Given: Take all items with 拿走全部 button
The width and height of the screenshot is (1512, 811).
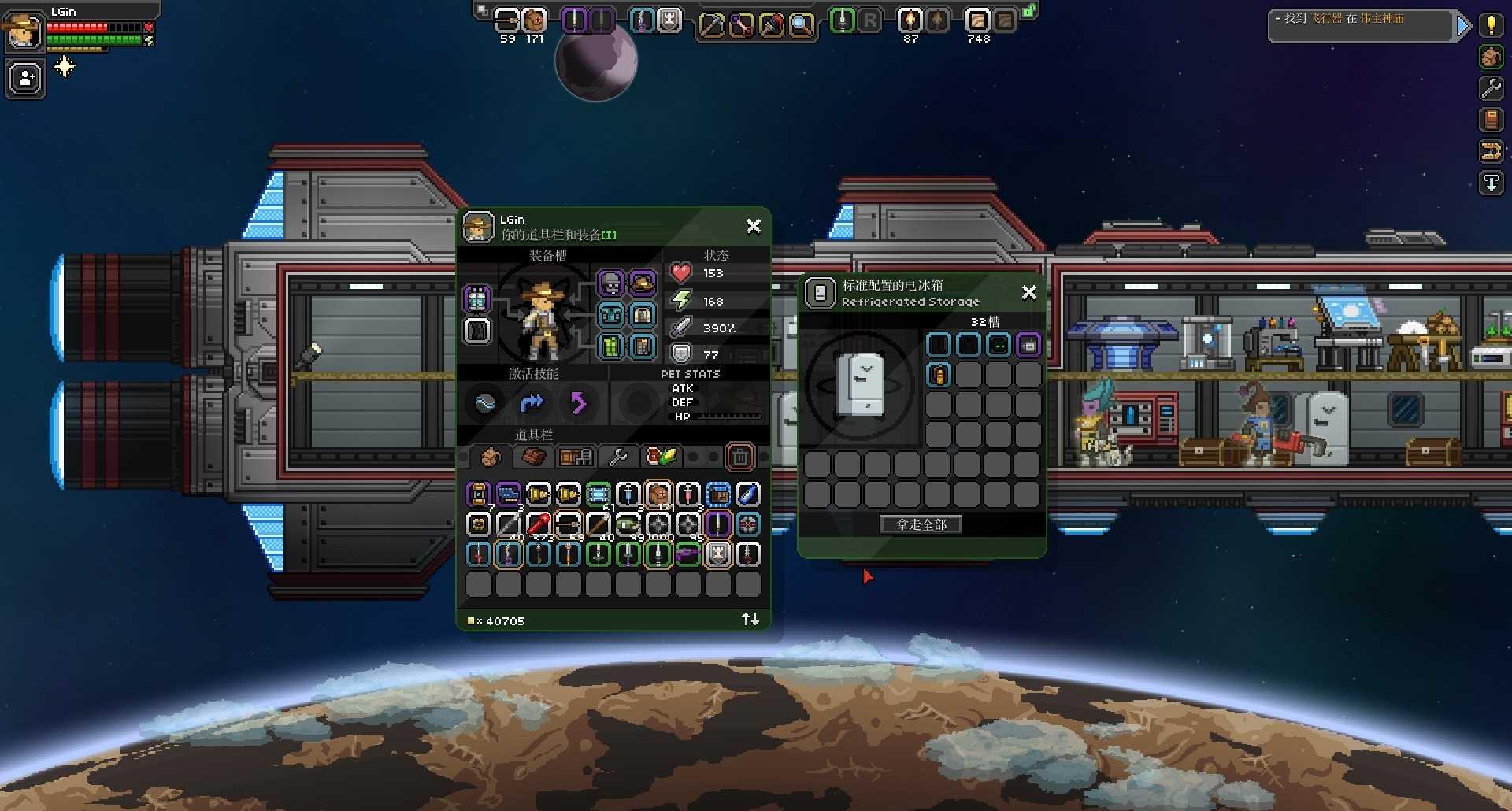Looking at the screenshot, I should coord(921,524).
